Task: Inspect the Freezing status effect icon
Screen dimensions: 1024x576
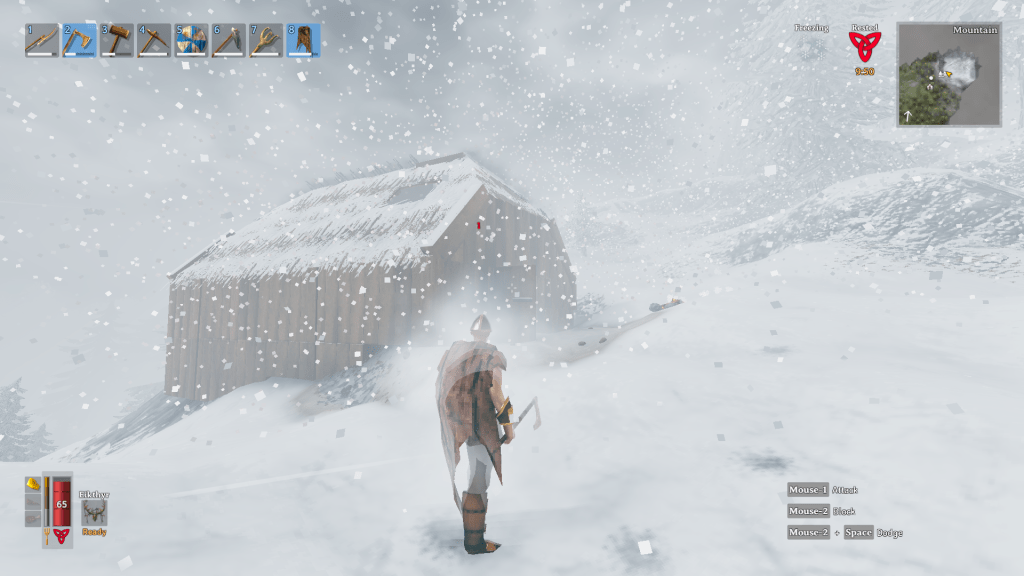Action: click(810, 47)
